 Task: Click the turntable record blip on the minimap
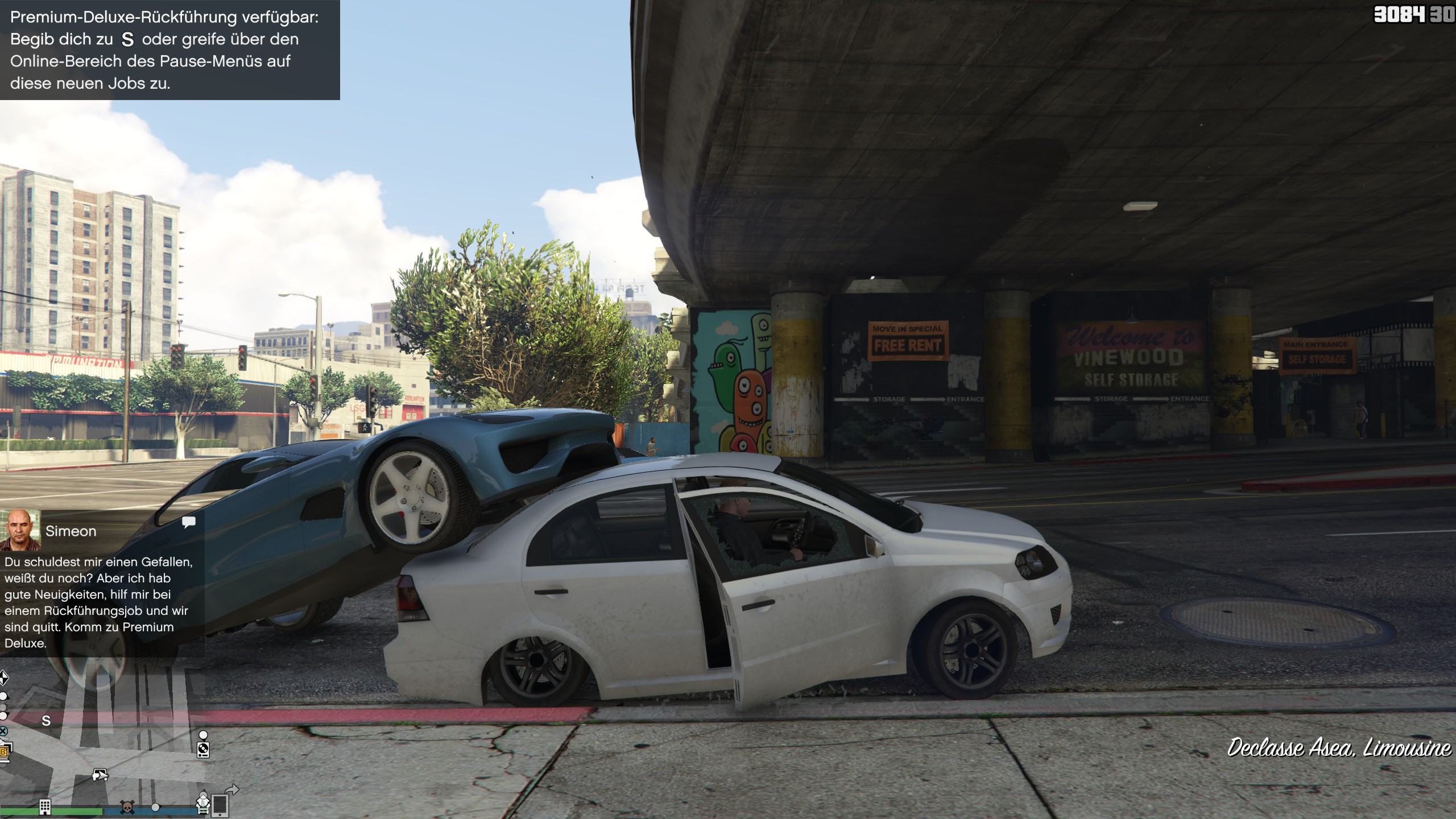coord(203,750)
